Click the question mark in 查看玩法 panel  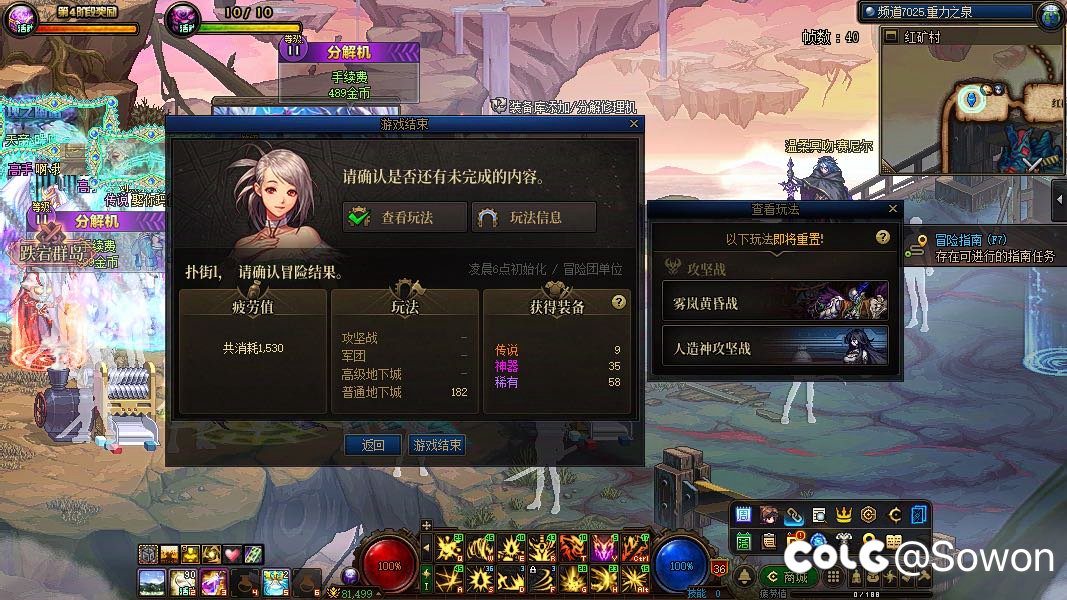[882, 238]
